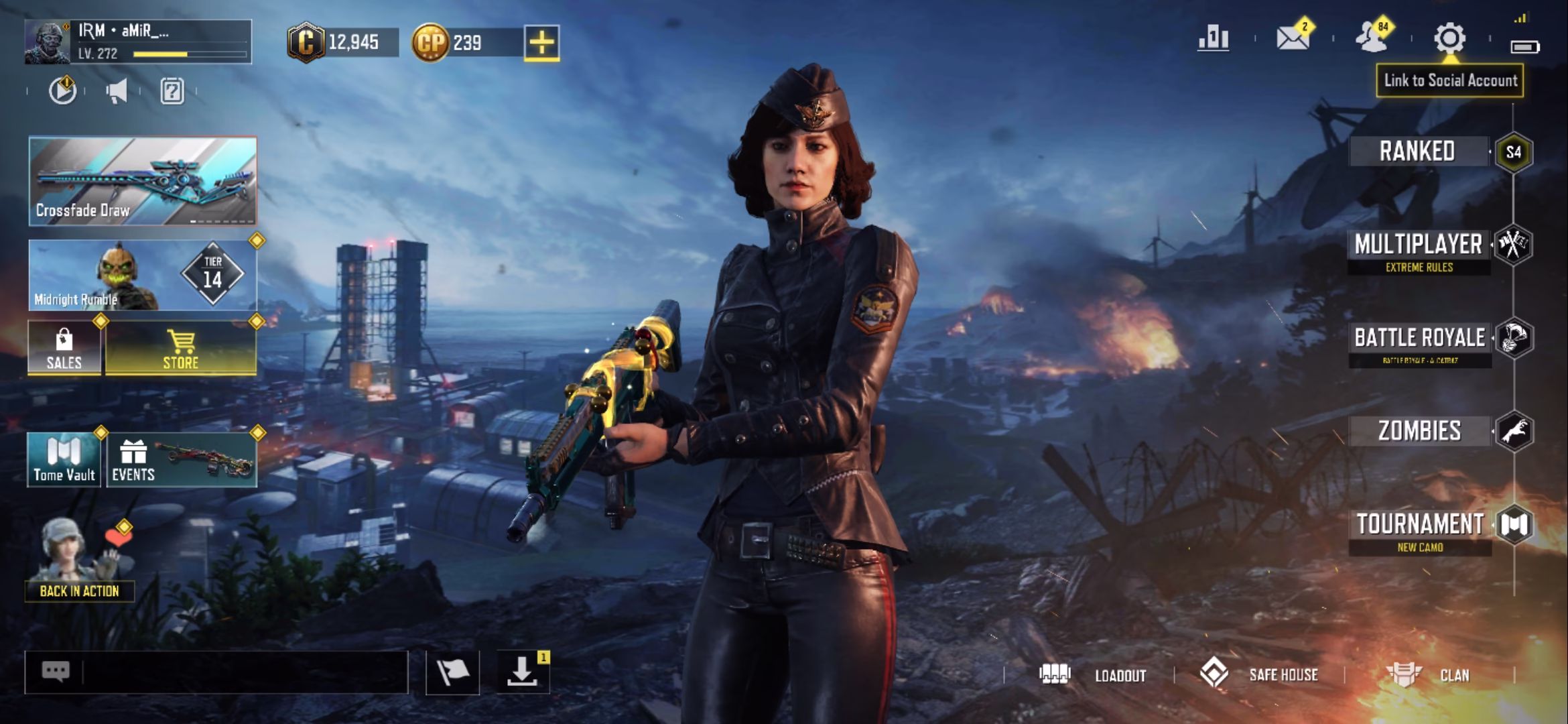Open the RANKED mode menu
1568x724 pixels.
point(1417,152)
